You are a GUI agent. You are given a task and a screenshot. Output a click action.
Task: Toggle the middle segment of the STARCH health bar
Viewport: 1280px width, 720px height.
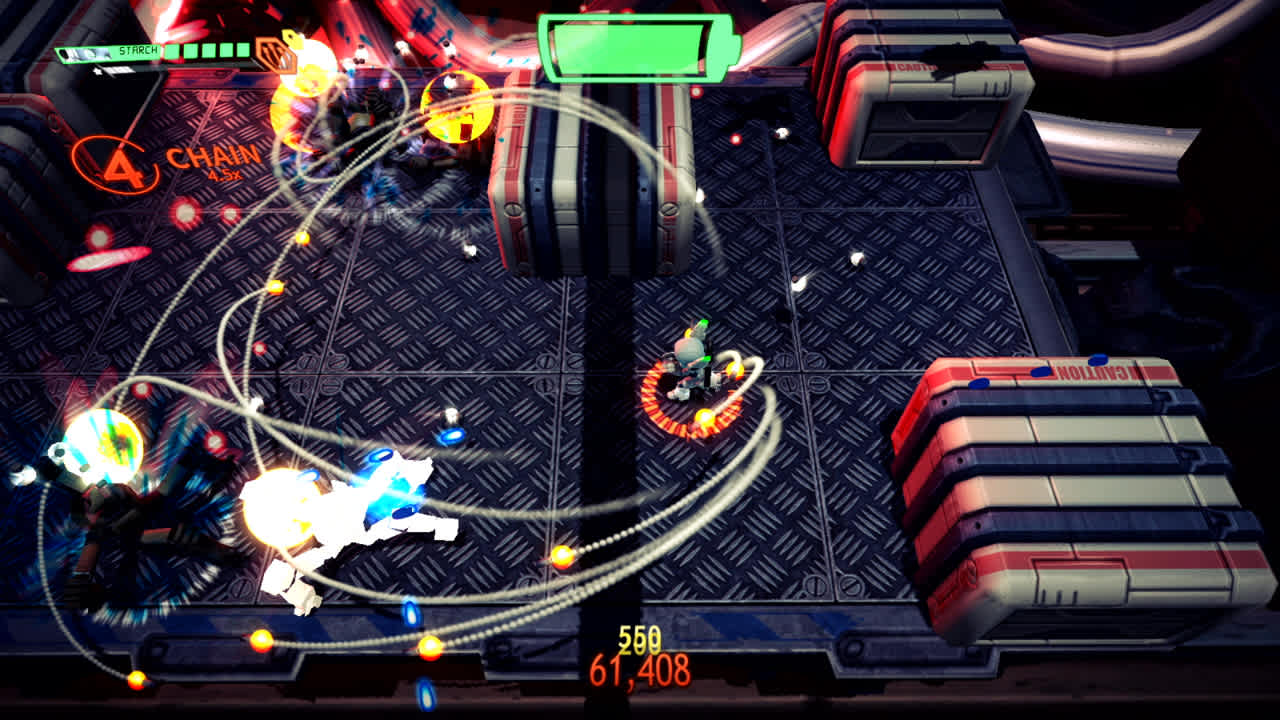(x=208, y=50)
